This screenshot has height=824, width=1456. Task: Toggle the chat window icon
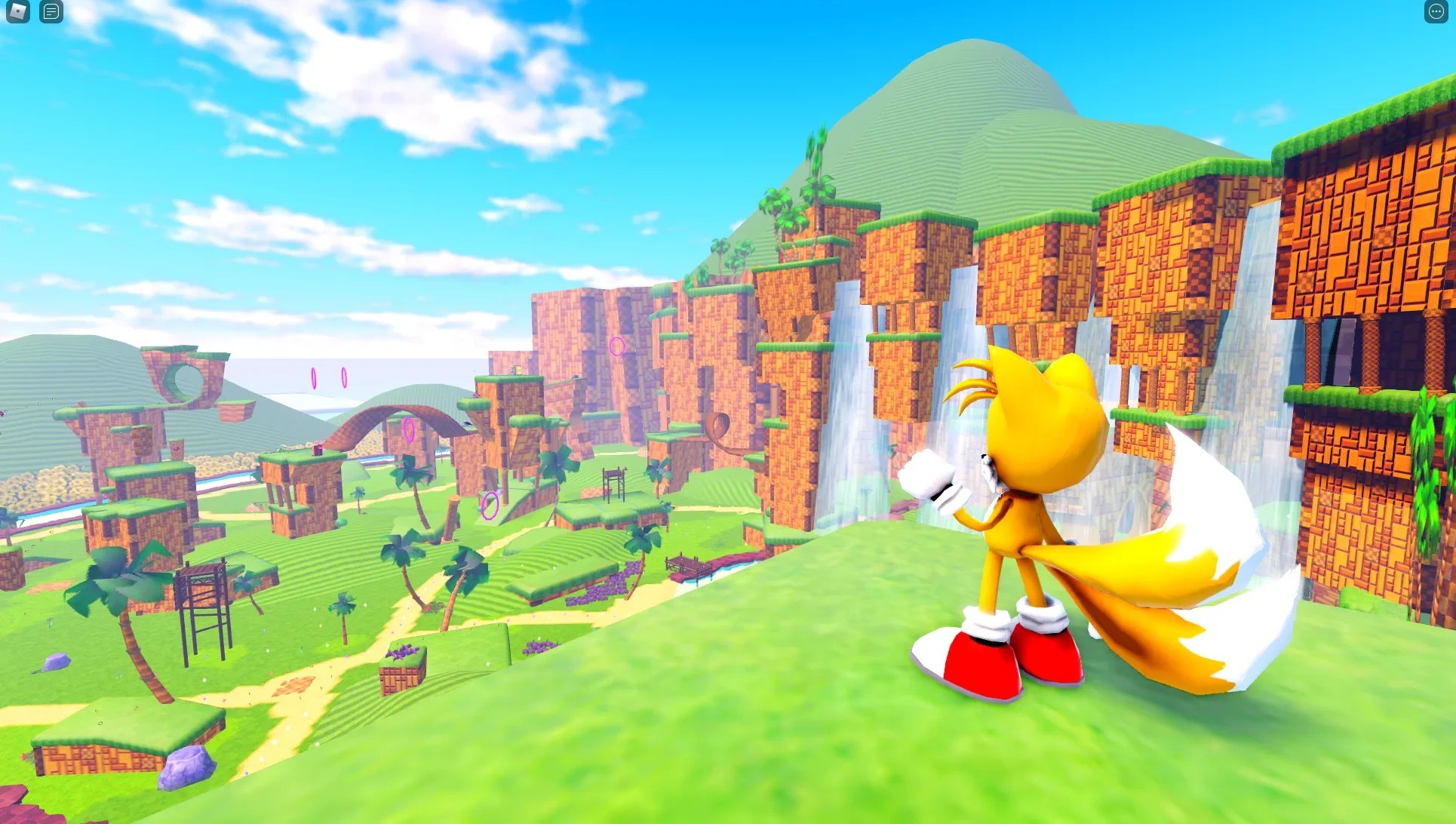pos(51,12)
